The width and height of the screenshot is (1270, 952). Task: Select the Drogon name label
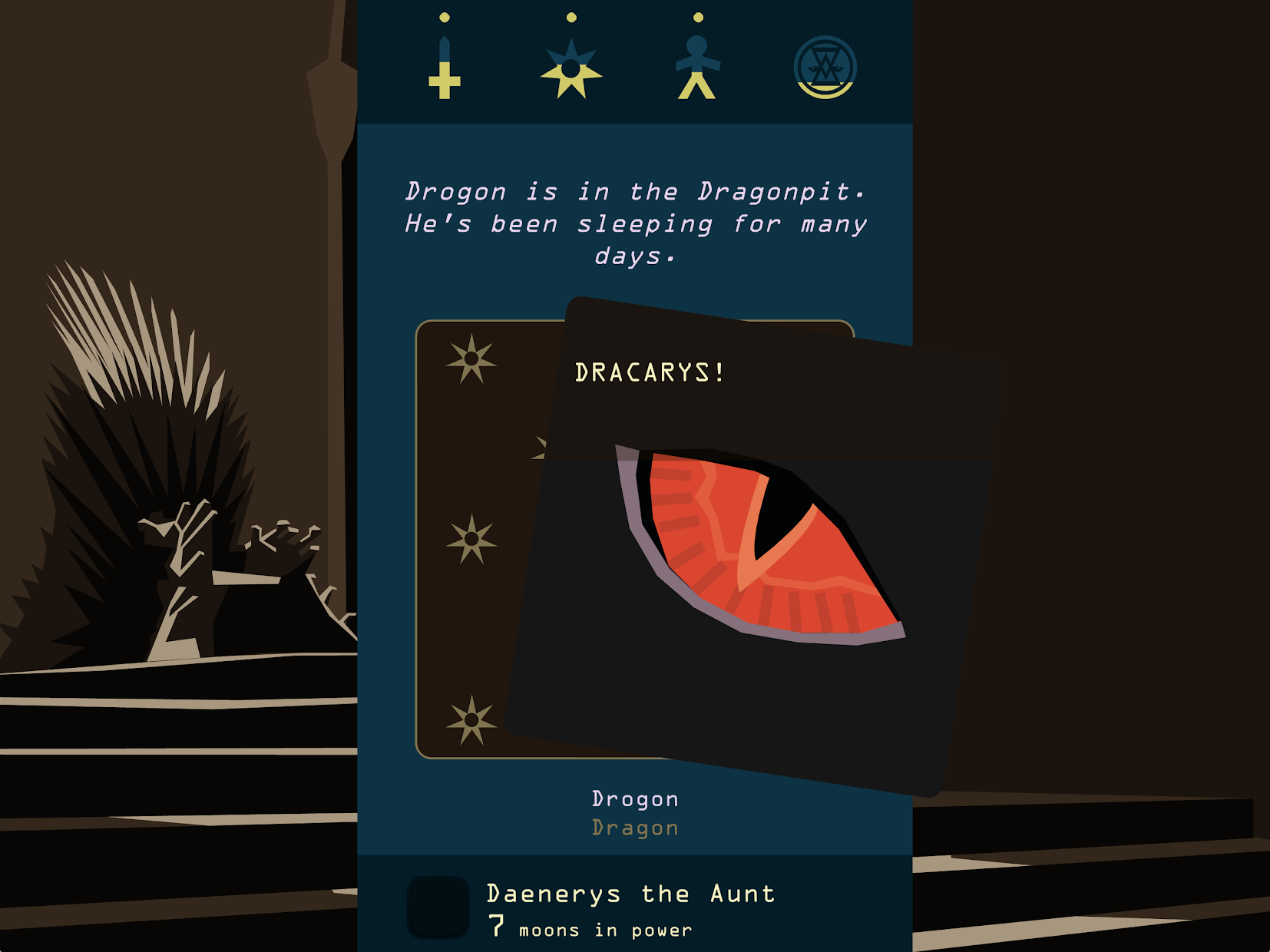634,798
